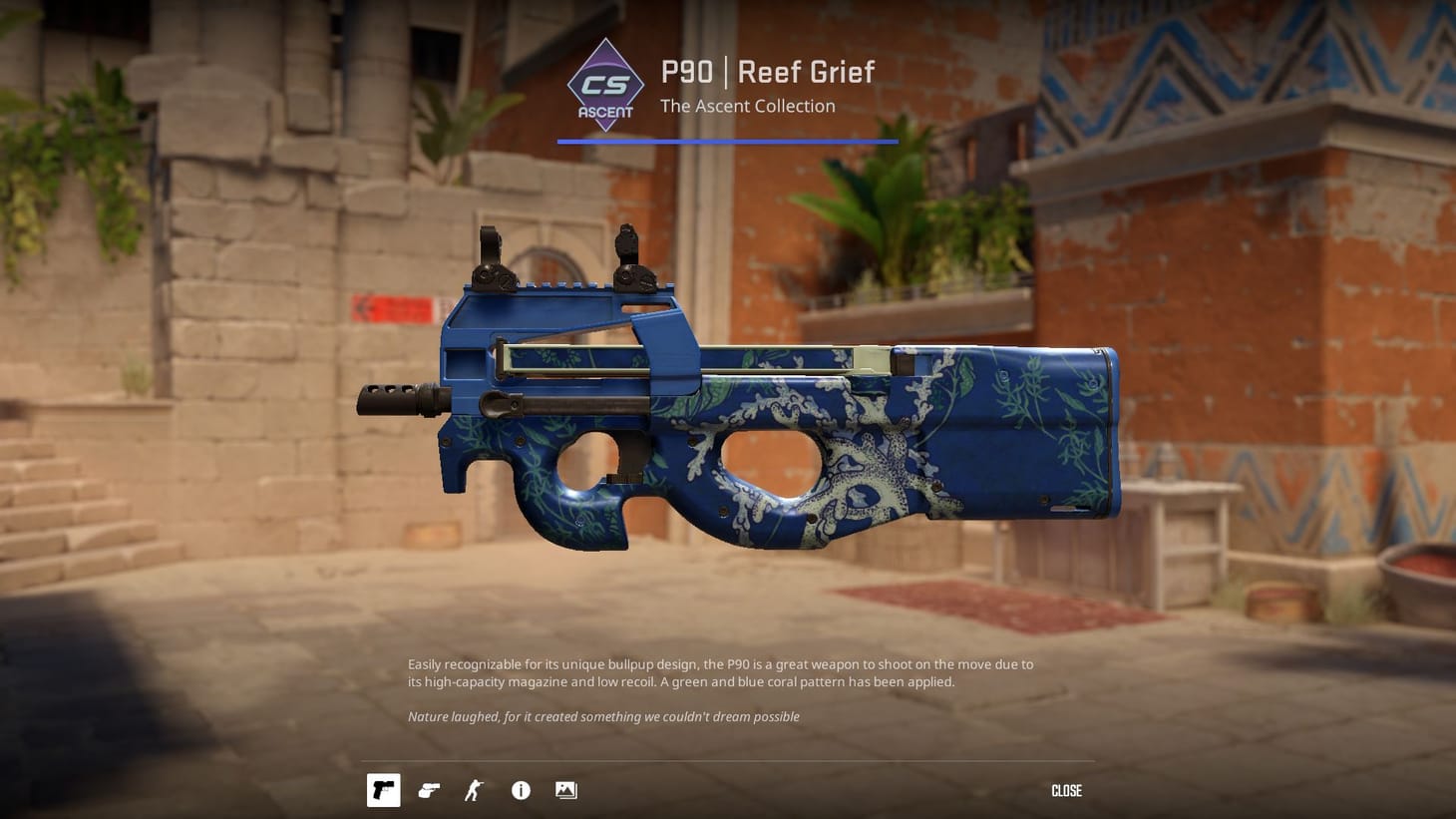Click the italic flavor text quote
Viewport: 1456px width, 819px height.
tap(603, 716)
